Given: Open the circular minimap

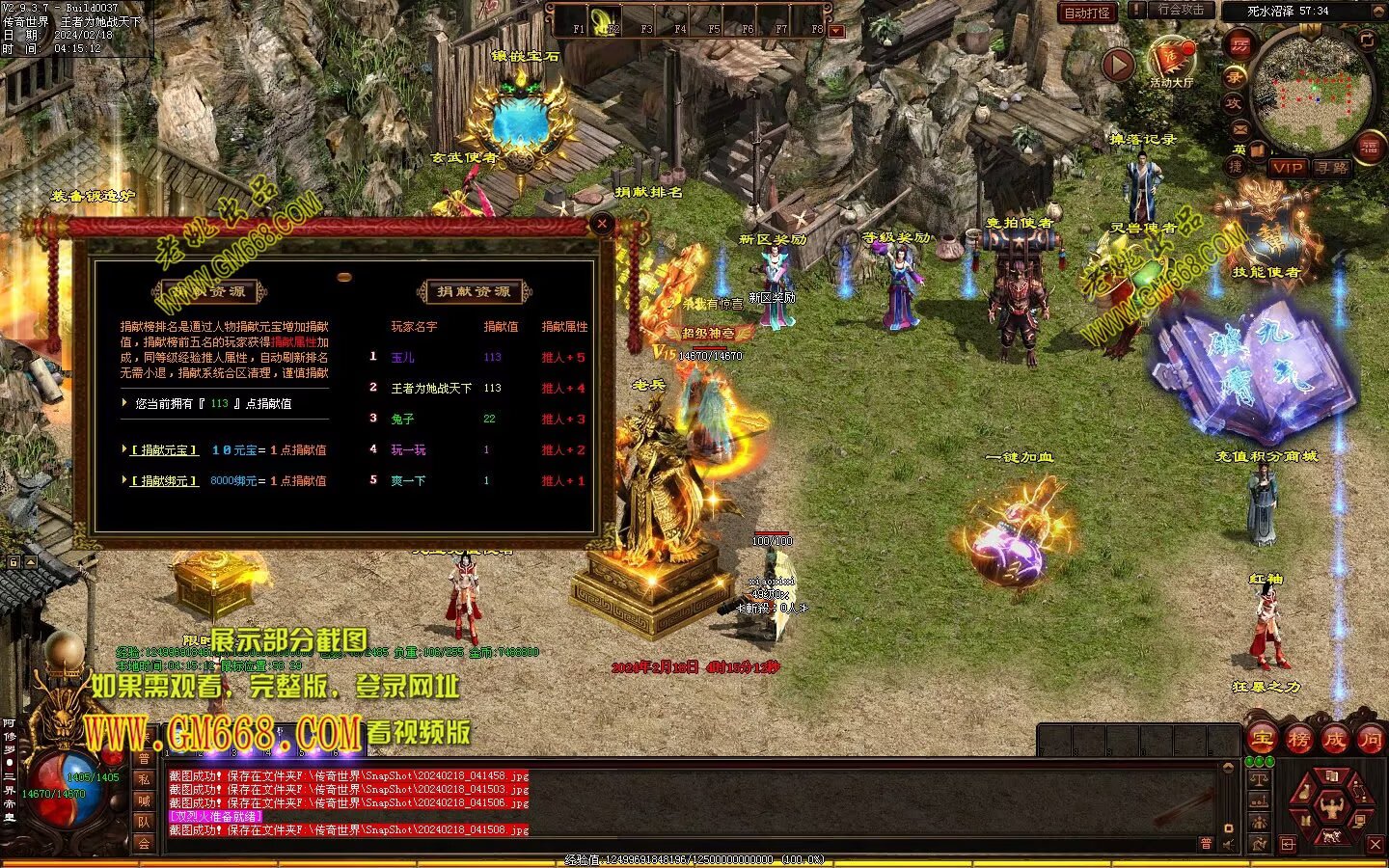Looking at the screenshot, I should (x=1310, y=92).
